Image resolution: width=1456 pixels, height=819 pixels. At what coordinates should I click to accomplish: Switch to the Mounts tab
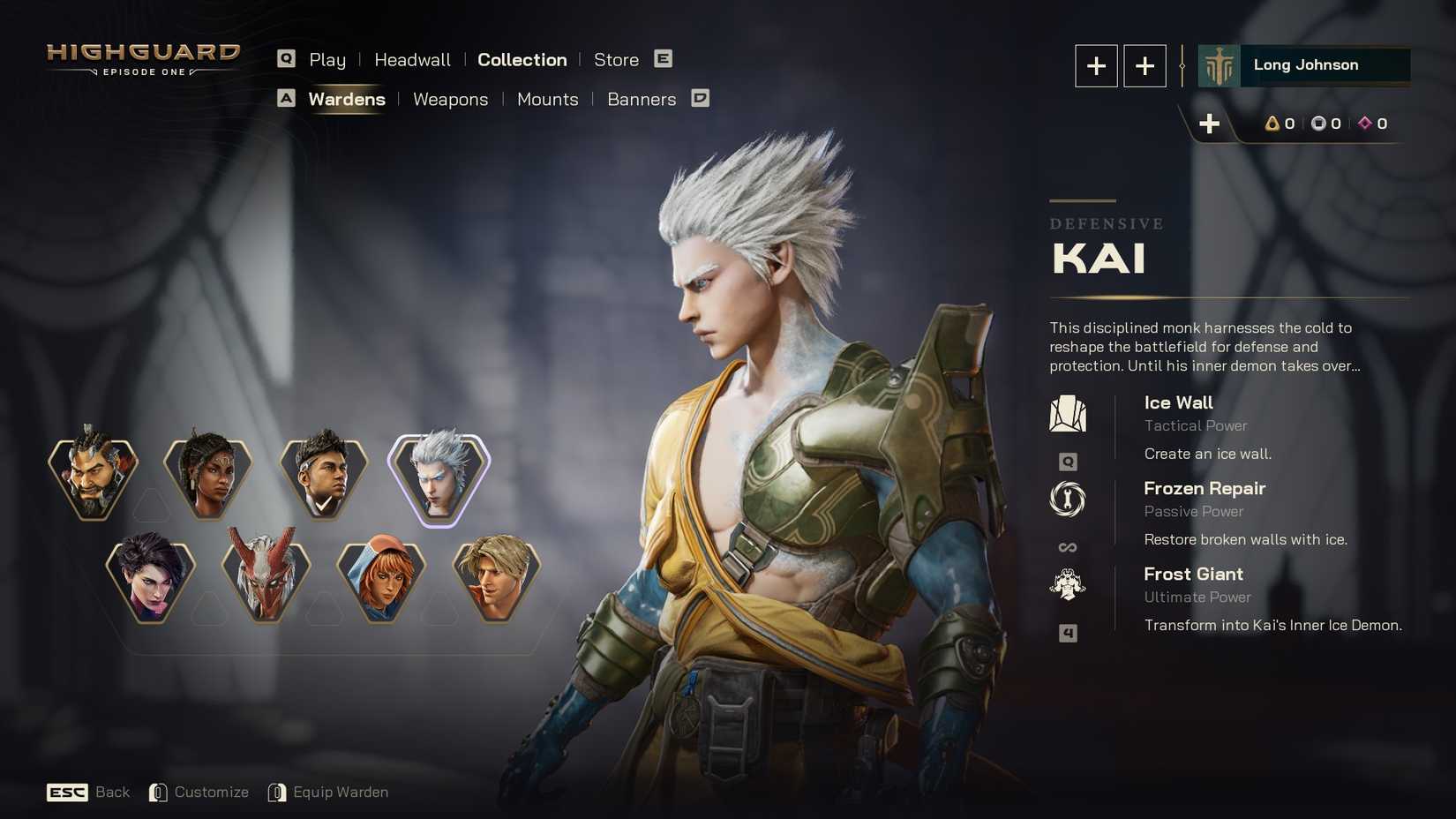(x=547, y=99)
